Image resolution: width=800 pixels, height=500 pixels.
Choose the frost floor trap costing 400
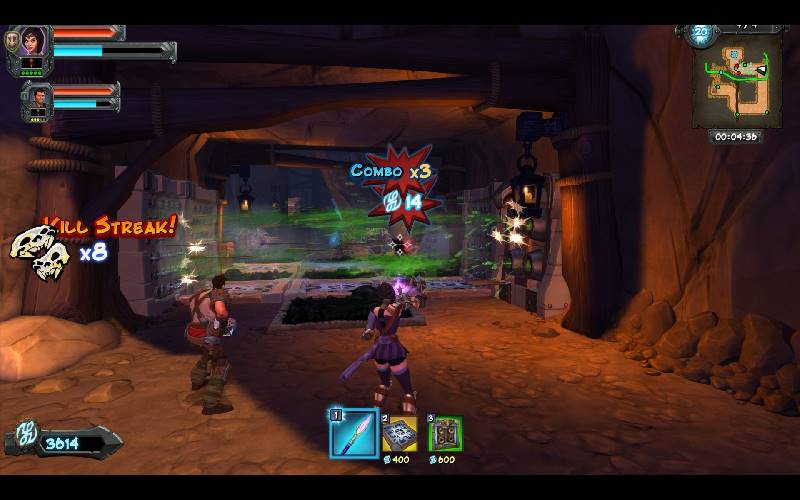[400, 434]
